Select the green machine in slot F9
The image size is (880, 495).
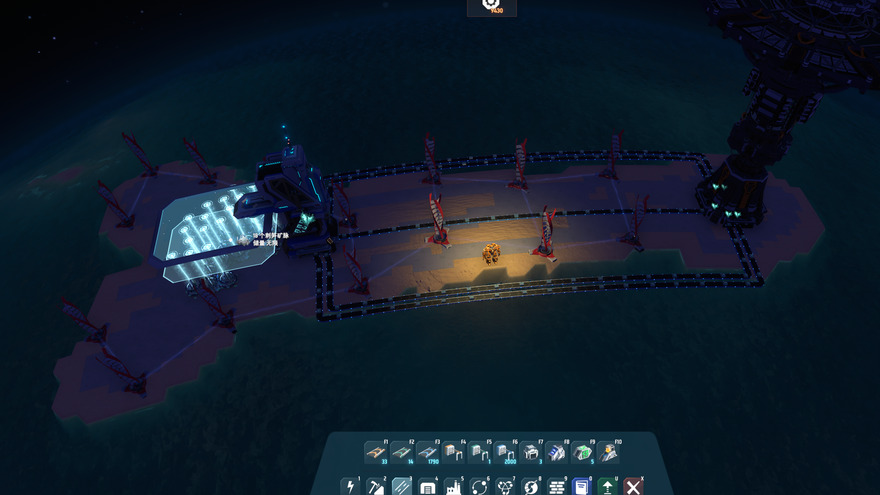583,452
